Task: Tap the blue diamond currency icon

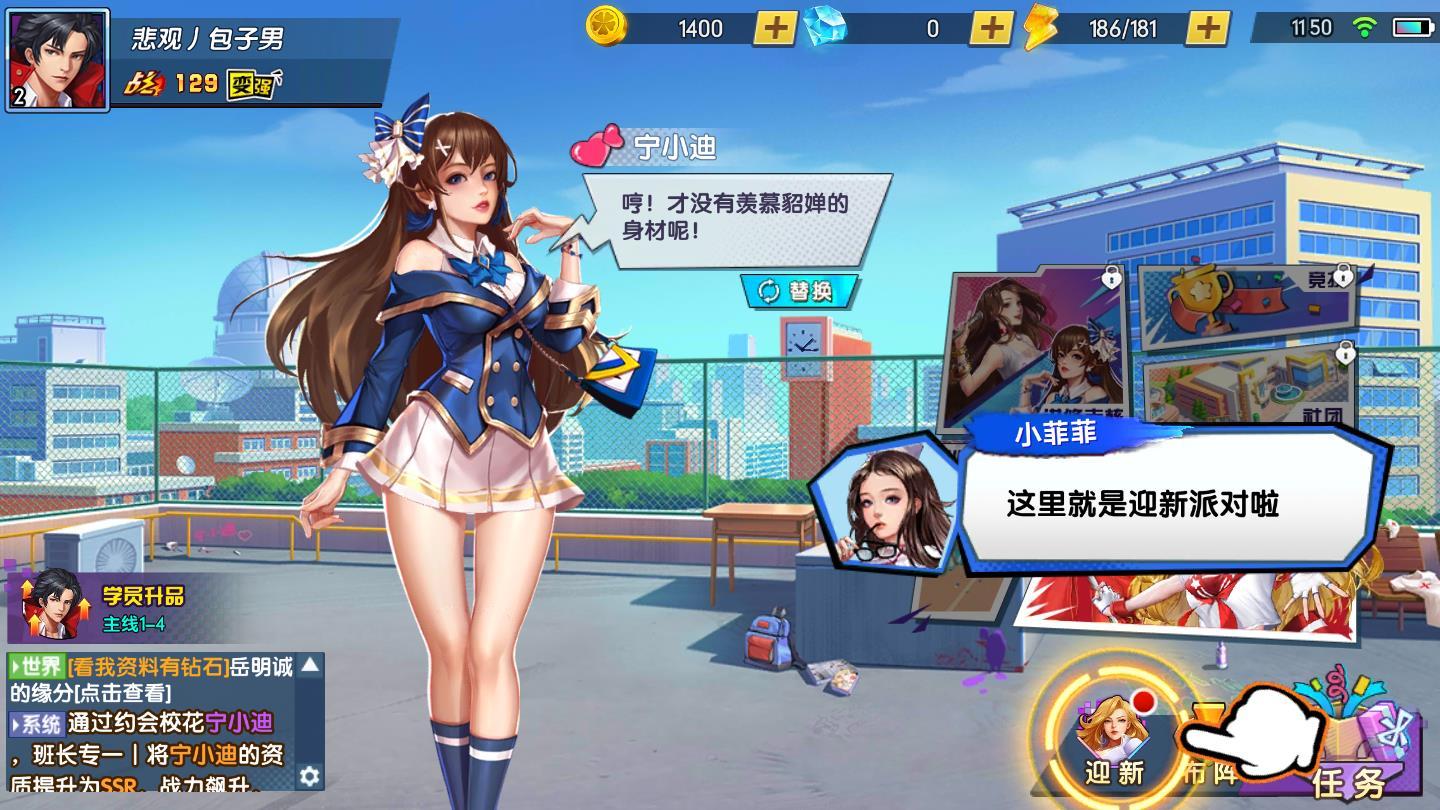Action: (823, 28)
